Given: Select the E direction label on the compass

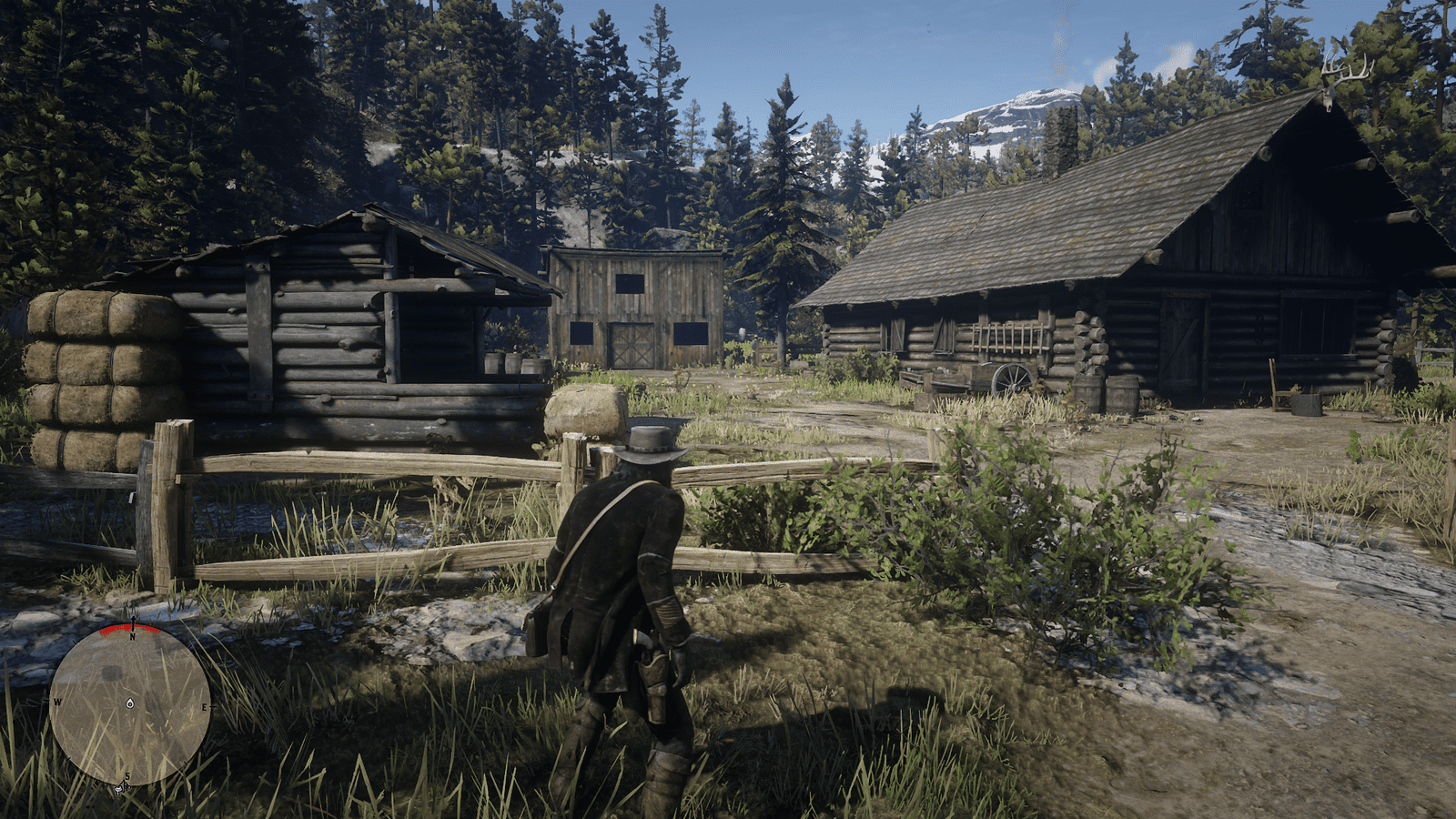Looking at the screenshot, I should pos(205,706).
